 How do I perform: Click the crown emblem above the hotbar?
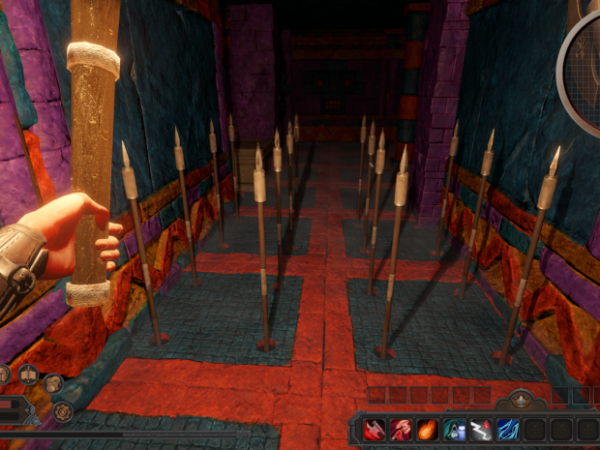pos(520,401)
